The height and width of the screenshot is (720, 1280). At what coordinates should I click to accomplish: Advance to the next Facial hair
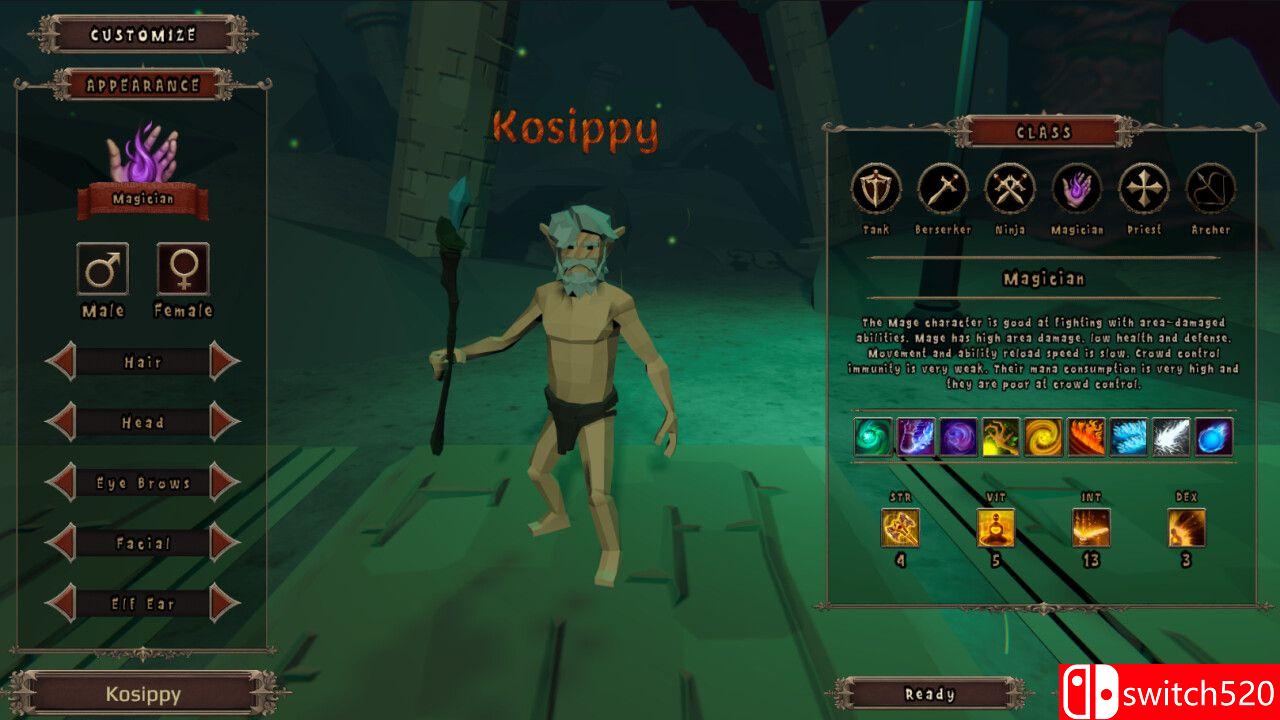[x=224, y=543]
